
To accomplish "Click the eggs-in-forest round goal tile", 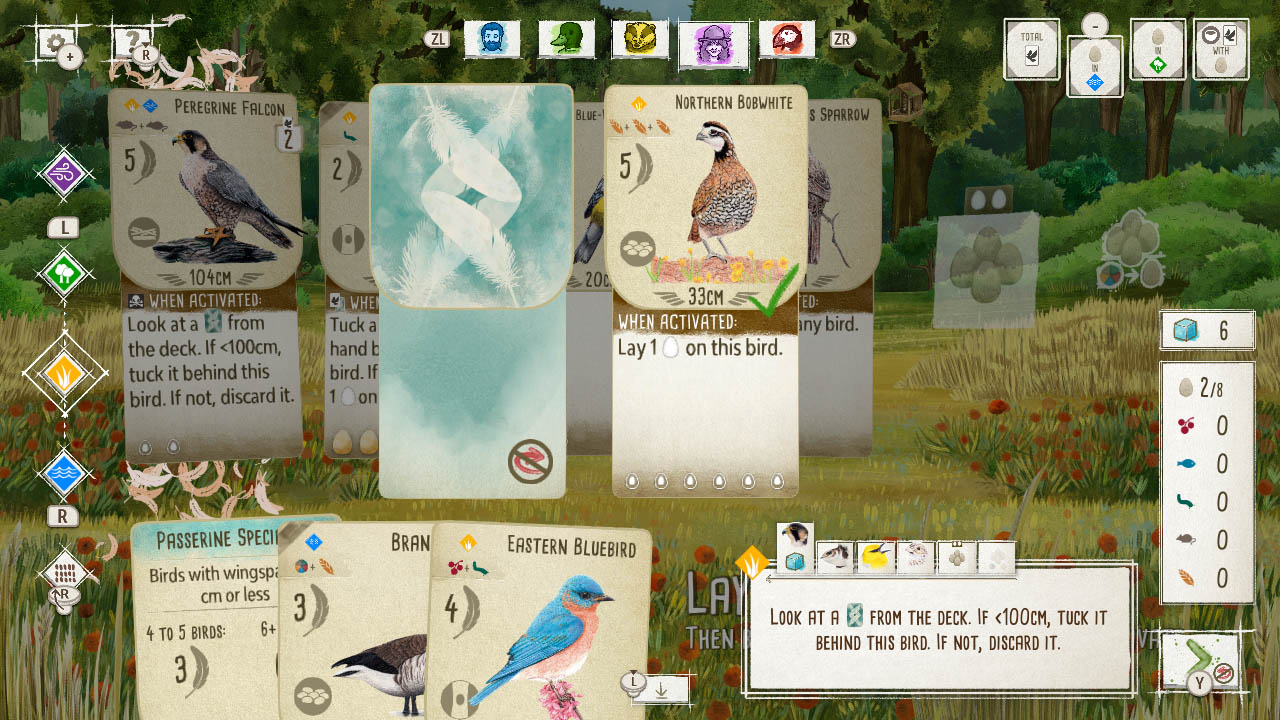I will 1157,50.
